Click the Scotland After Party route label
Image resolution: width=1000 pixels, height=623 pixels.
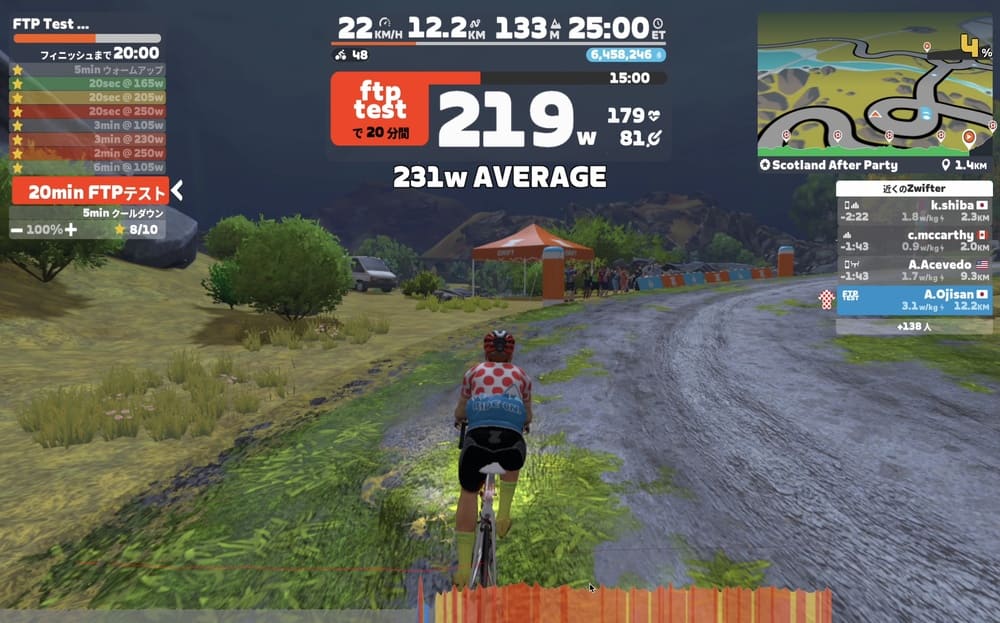pos(834,165)
